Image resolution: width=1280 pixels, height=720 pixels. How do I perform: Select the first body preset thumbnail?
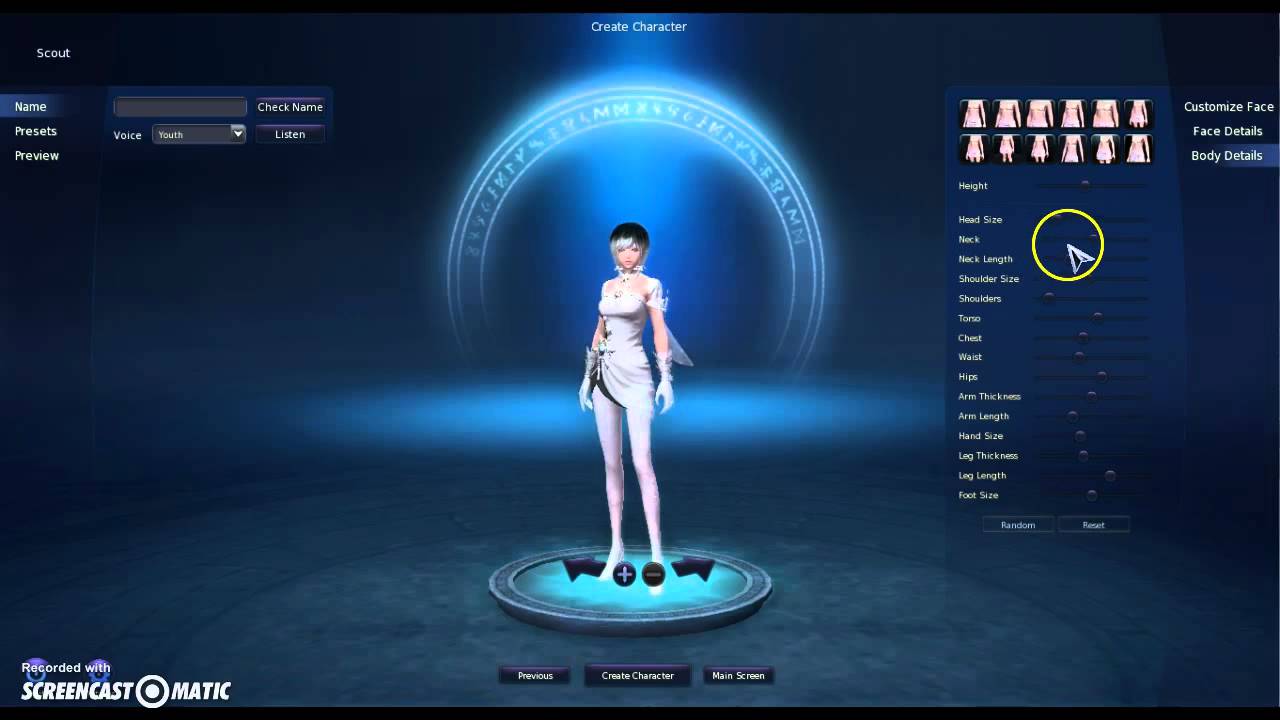click(975, 114)
